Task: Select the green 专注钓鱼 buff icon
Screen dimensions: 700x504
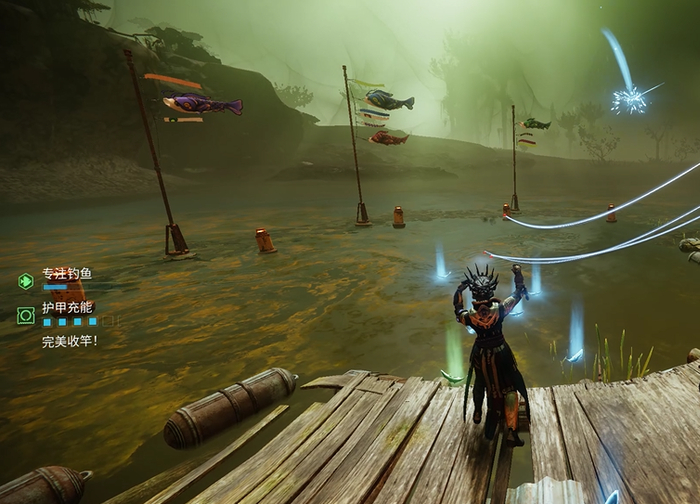Action: pos(26,281)
